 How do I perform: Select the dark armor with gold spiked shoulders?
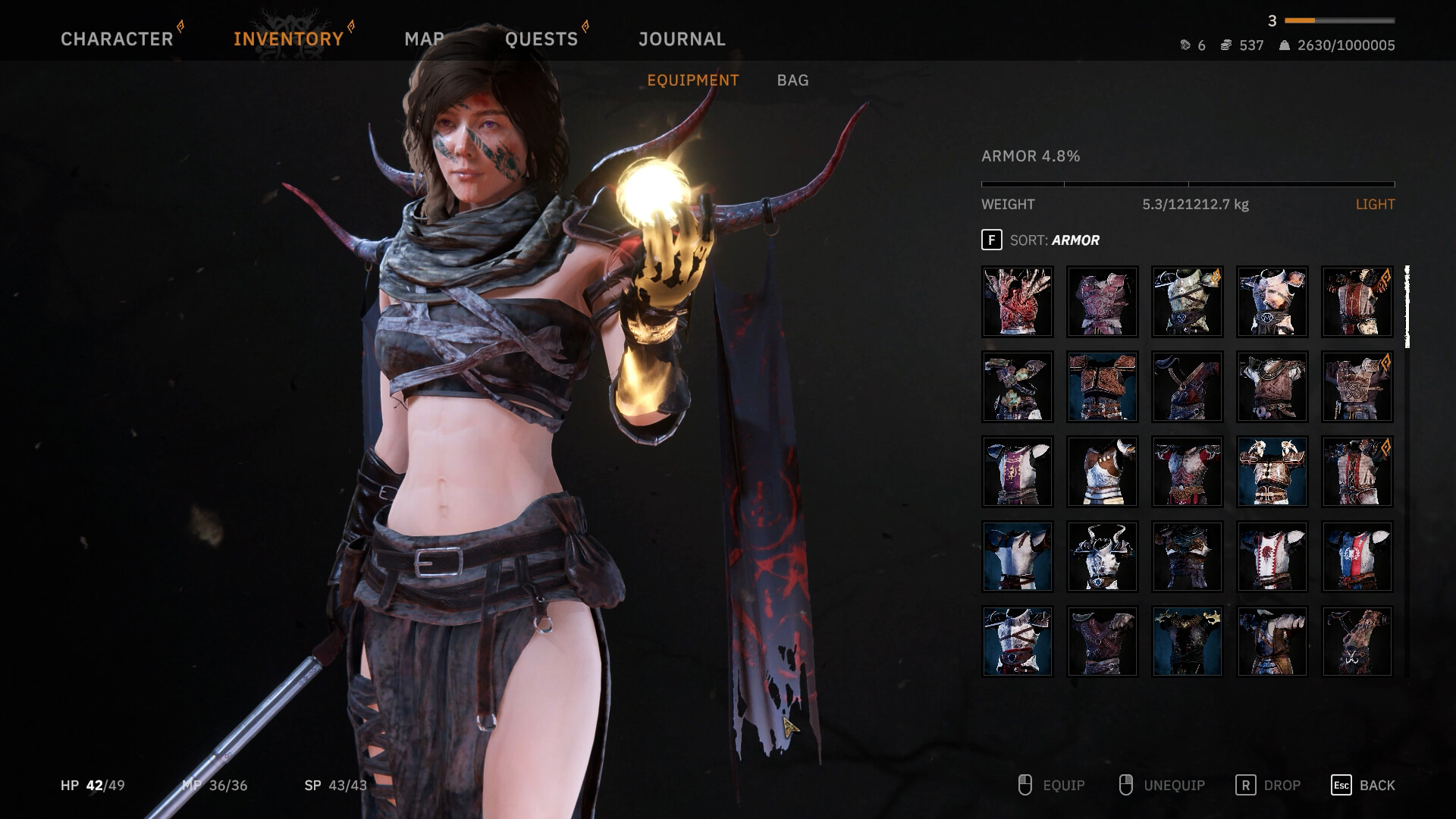(x=1188, y=642)
